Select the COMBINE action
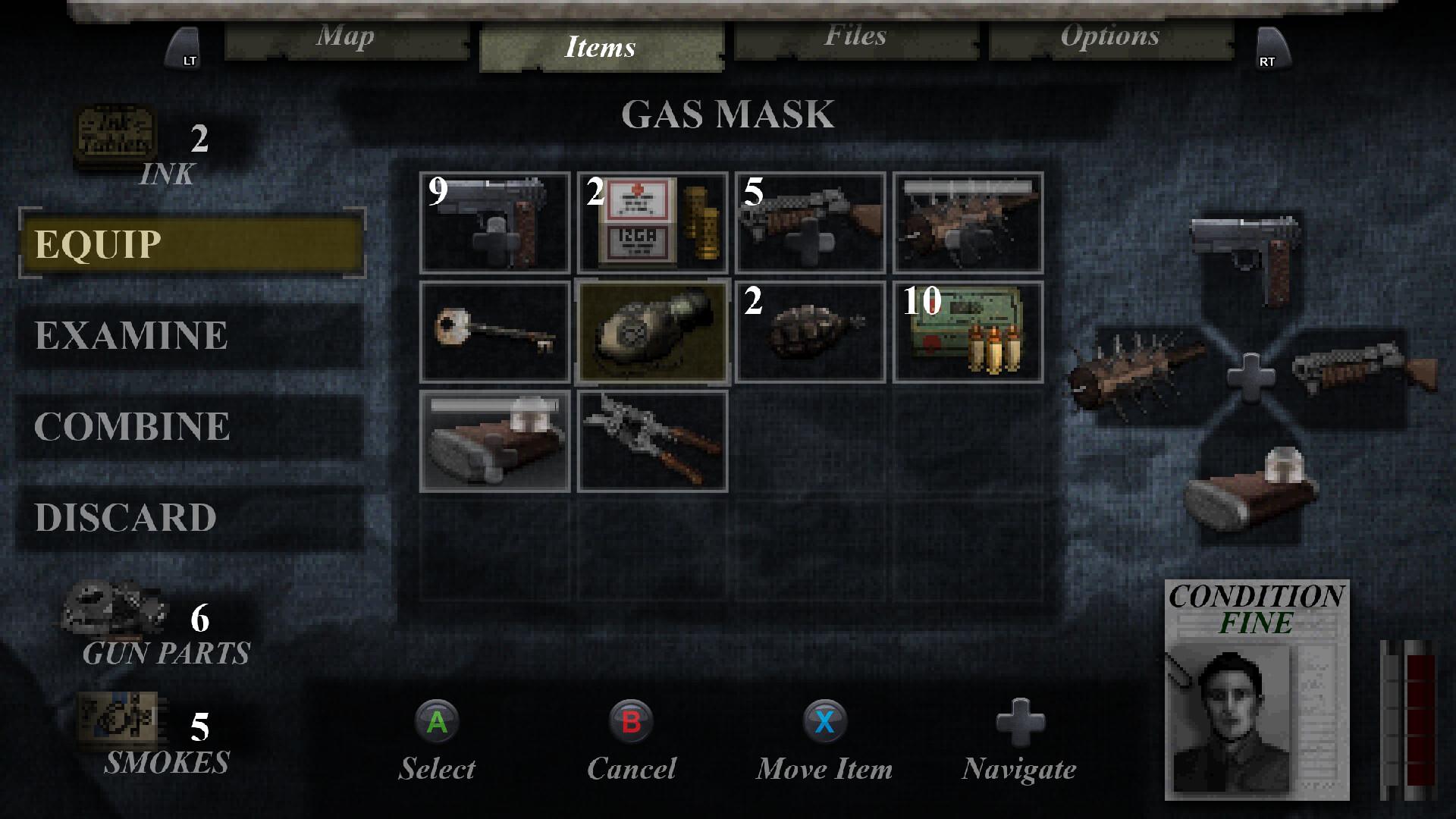The width and height of the screenshot is (1456, 819). click(x=190, y=426)
